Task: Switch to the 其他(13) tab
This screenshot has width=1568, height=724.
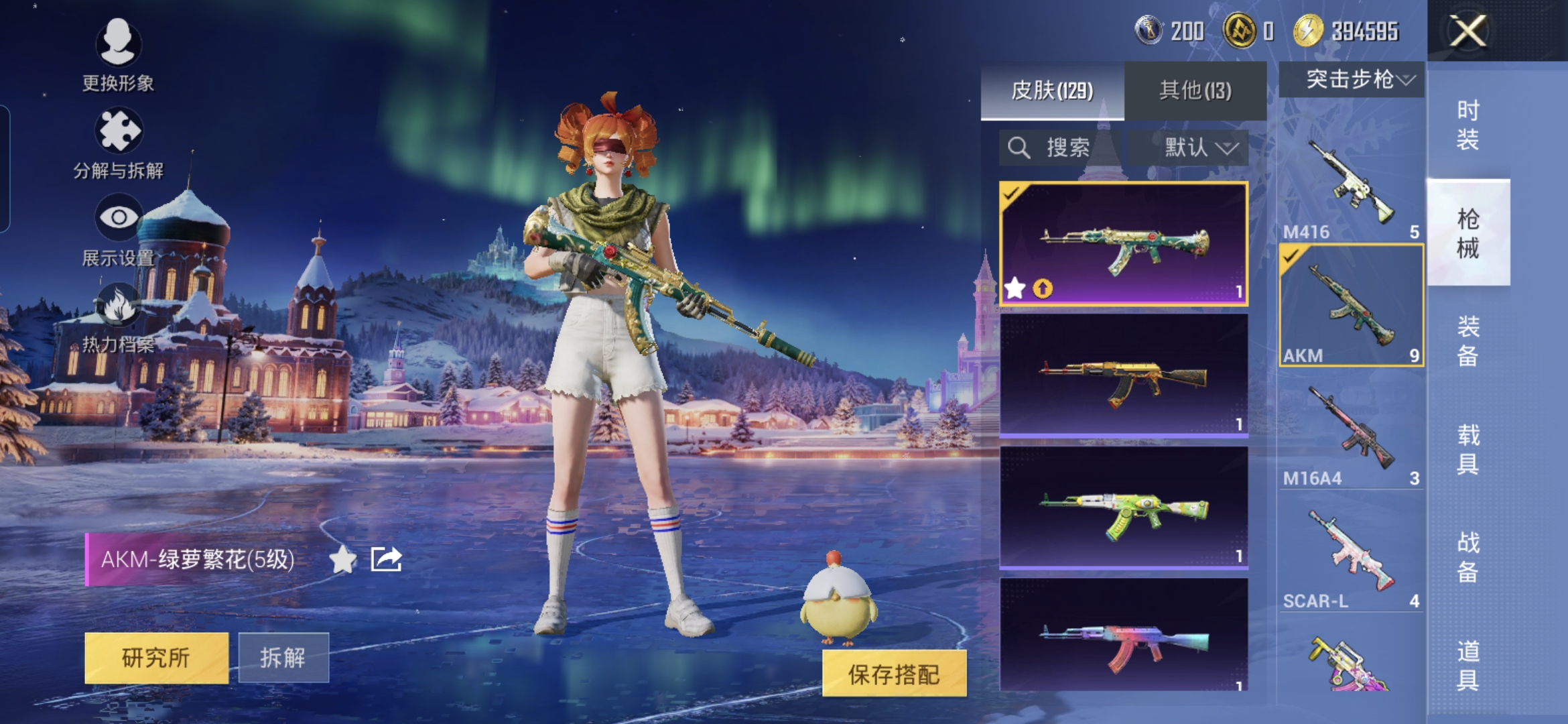Action: coord(1195,90)
